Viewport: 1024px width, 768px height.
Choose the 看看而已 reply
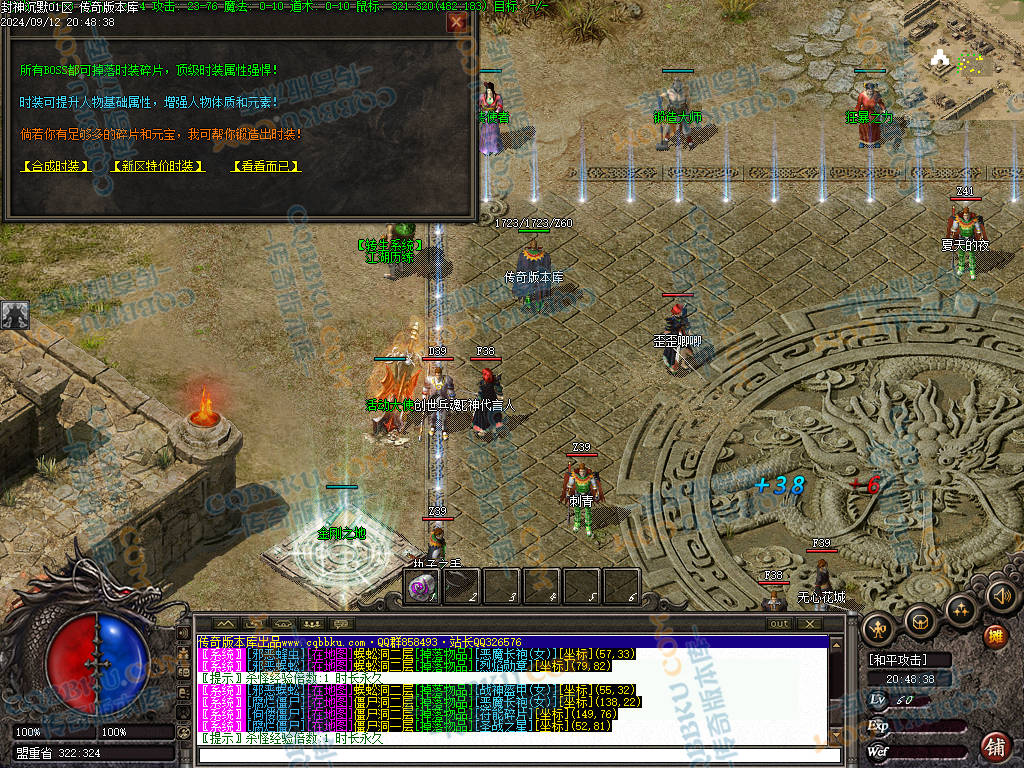265,166
